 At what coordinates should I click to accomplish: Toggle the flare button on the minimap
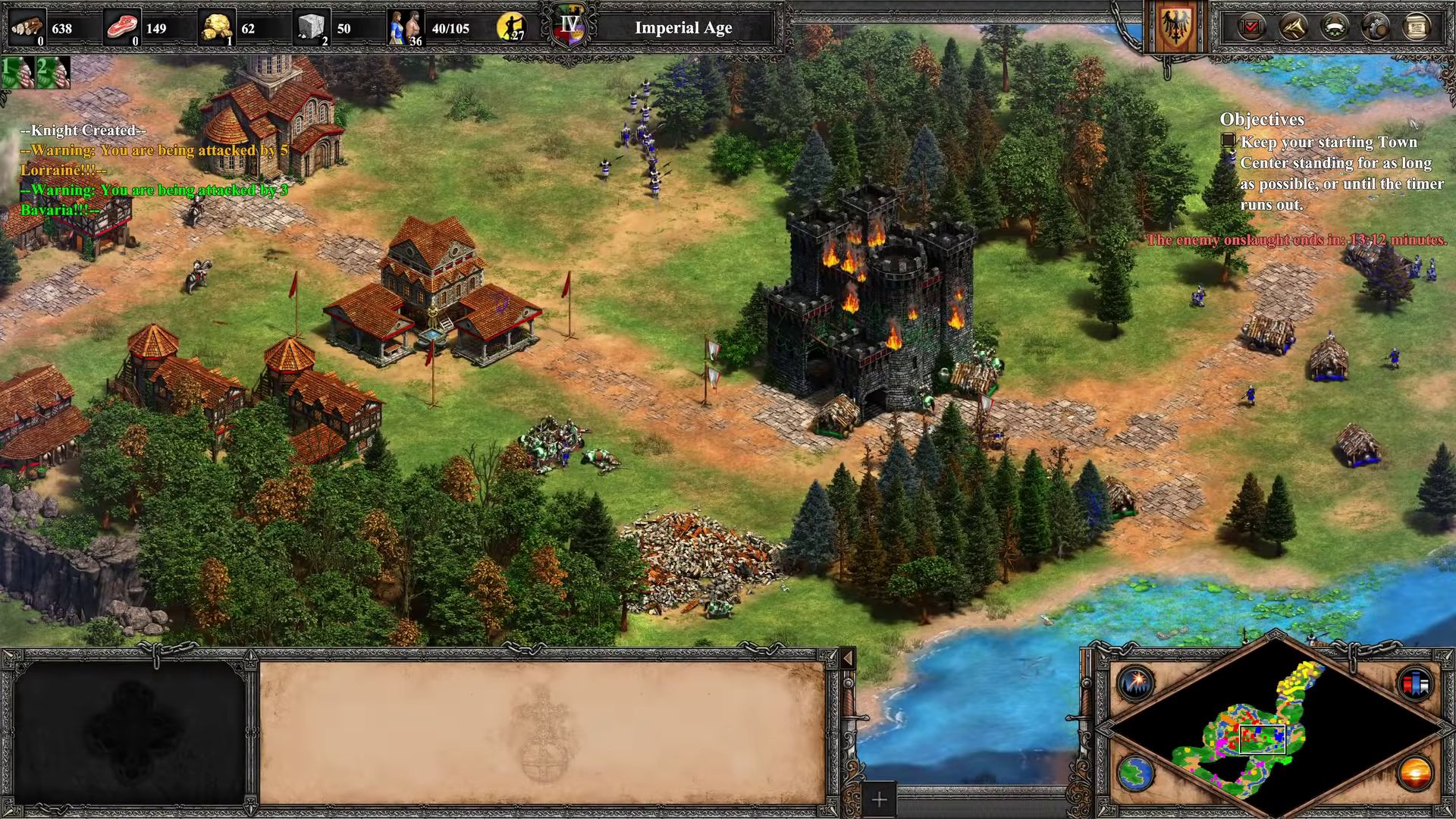coord(1137,683)
